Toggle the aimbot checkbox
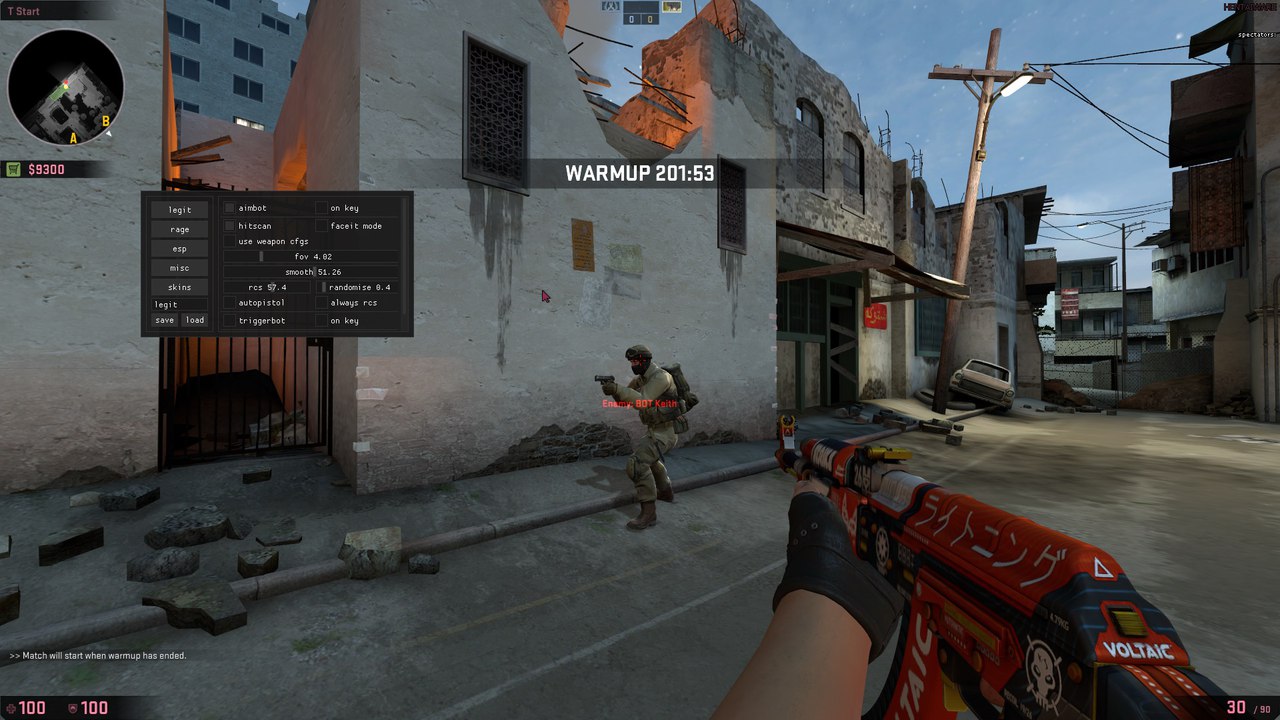The width and height of the screenshot is (1280, 720). pos(230,208)
